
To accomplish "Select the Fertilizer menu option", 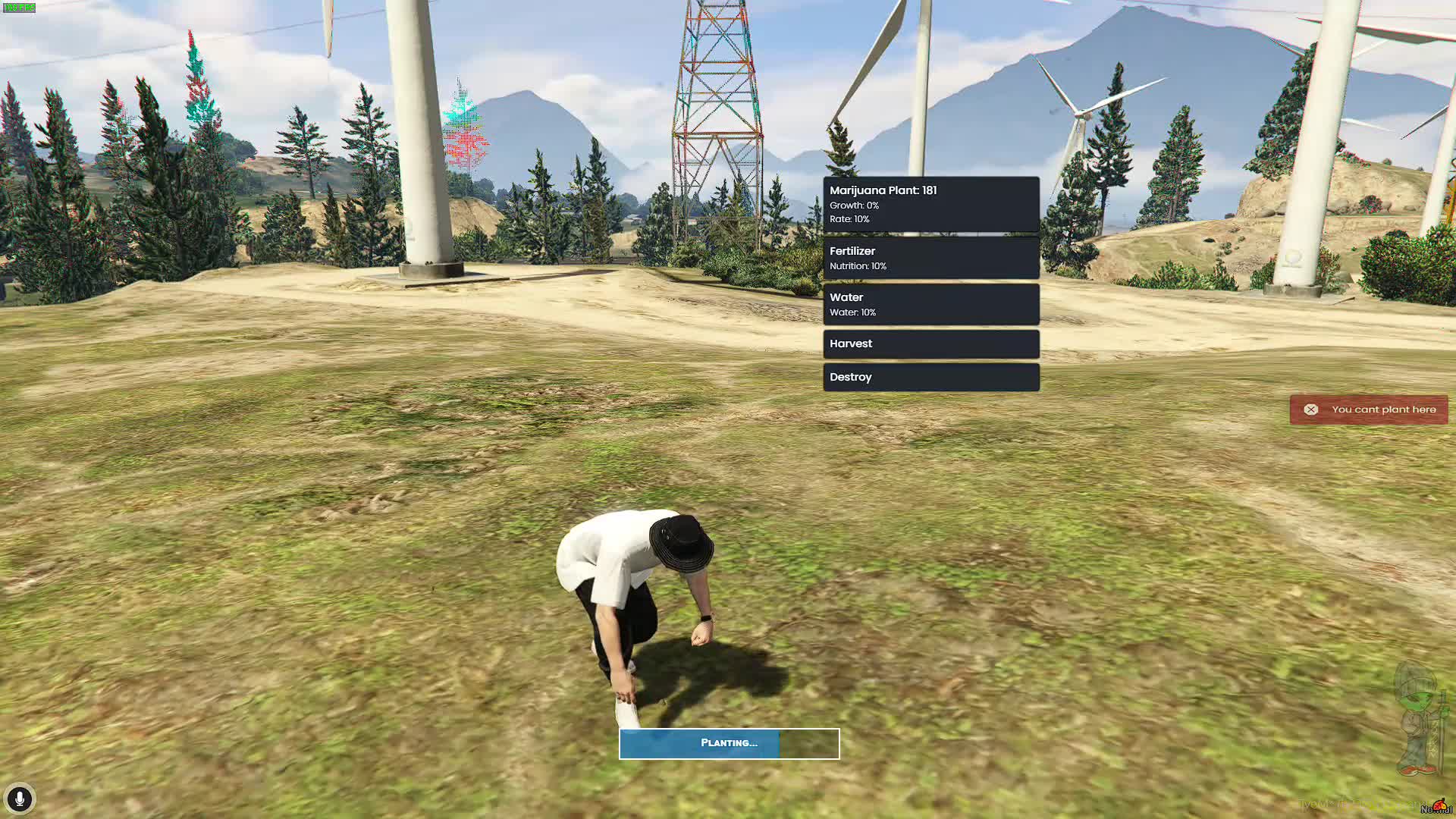I will point(930,258).
